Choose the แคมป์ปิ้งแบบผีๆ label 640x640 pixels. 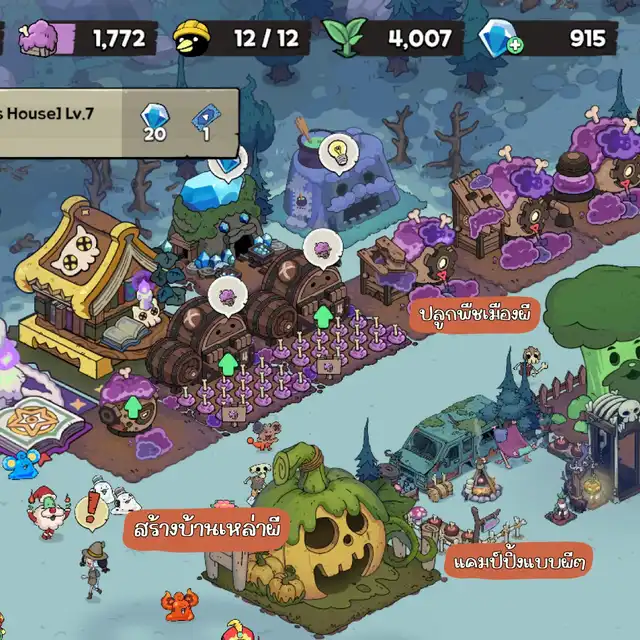(x=519, y=559)
